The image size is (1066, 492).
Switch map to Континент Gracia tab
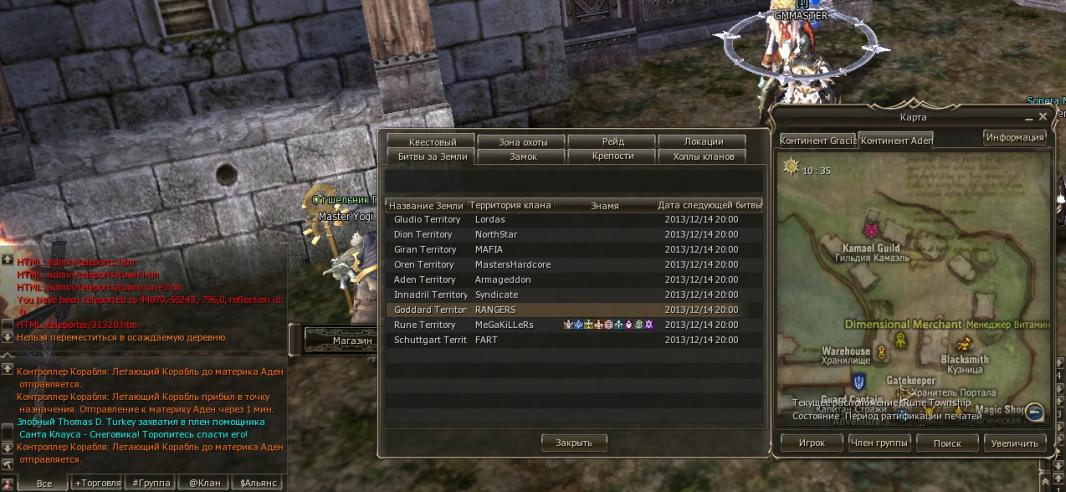(x=817, y=140)
